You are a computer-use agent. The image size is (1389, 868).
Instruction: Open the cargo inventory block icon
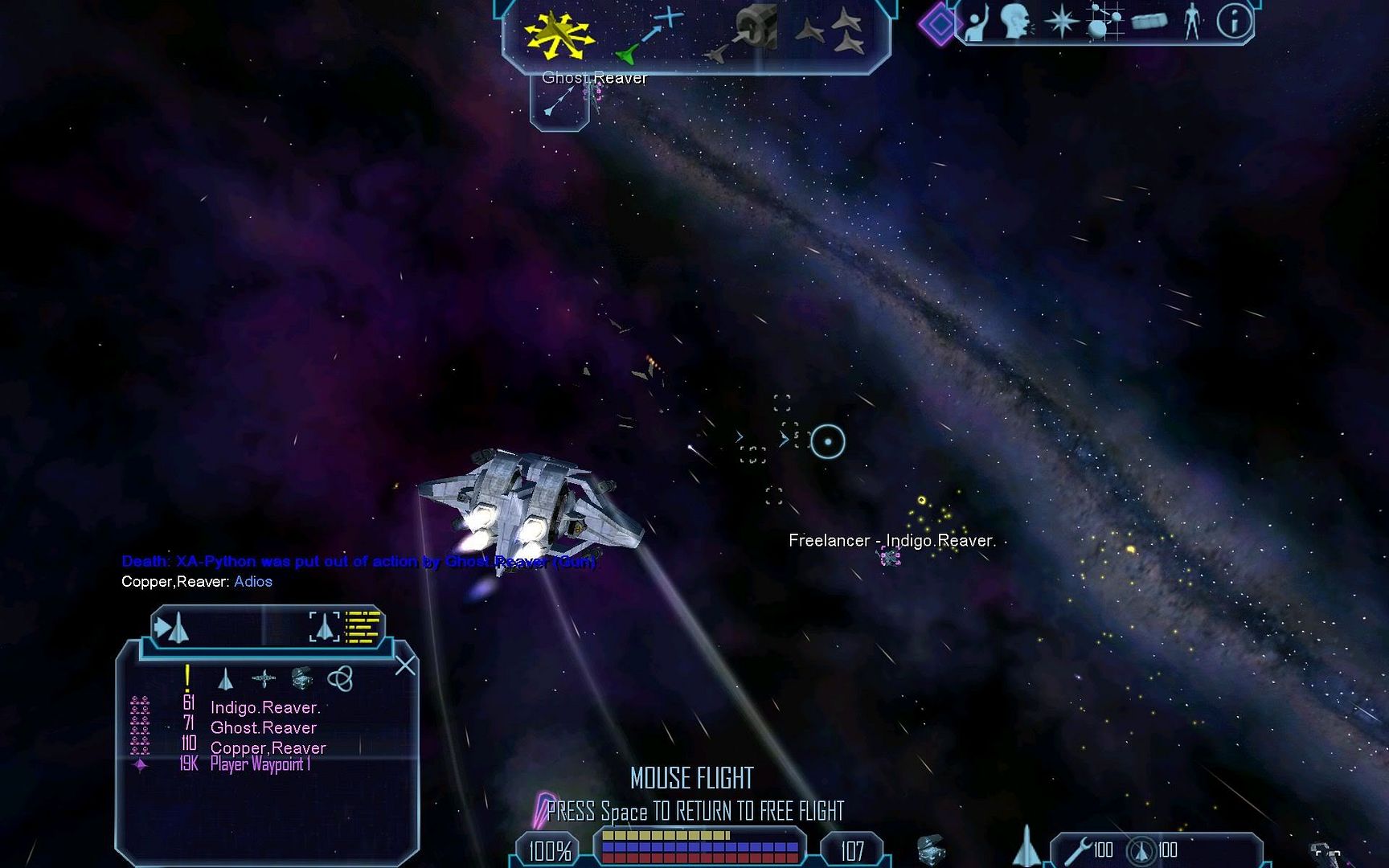(1149, 22)
